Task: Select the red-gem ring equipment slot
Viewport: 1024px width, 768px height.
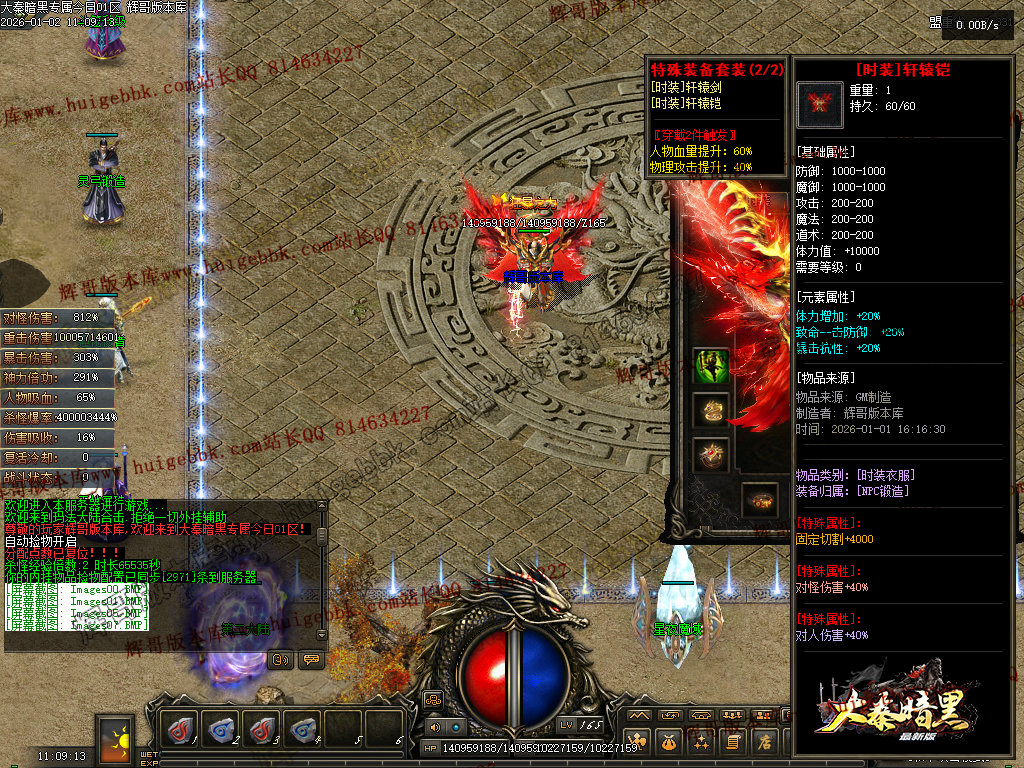Action: click(711, 454)
